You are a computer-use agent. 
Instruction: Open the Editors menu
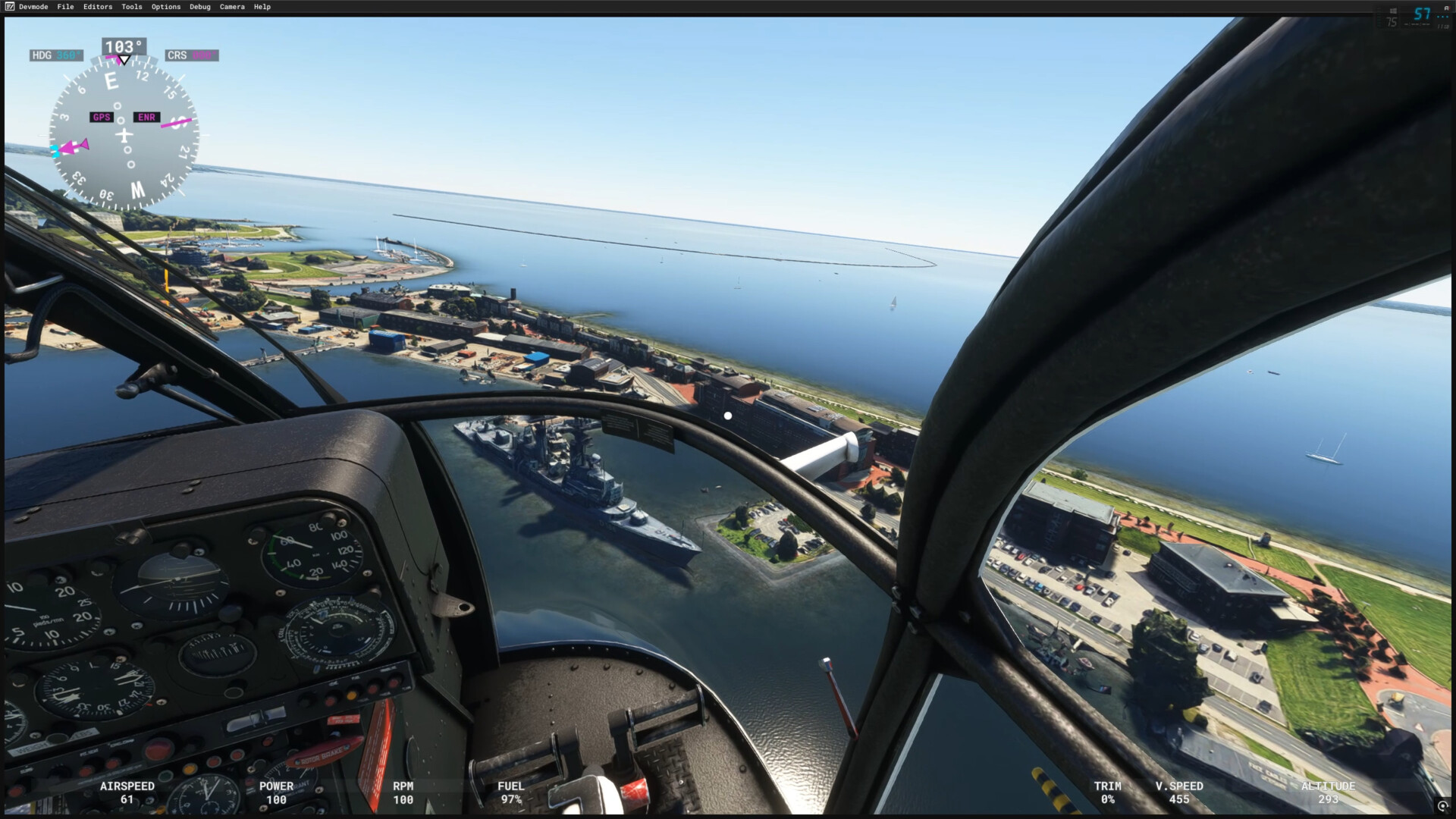coord(98,7)
